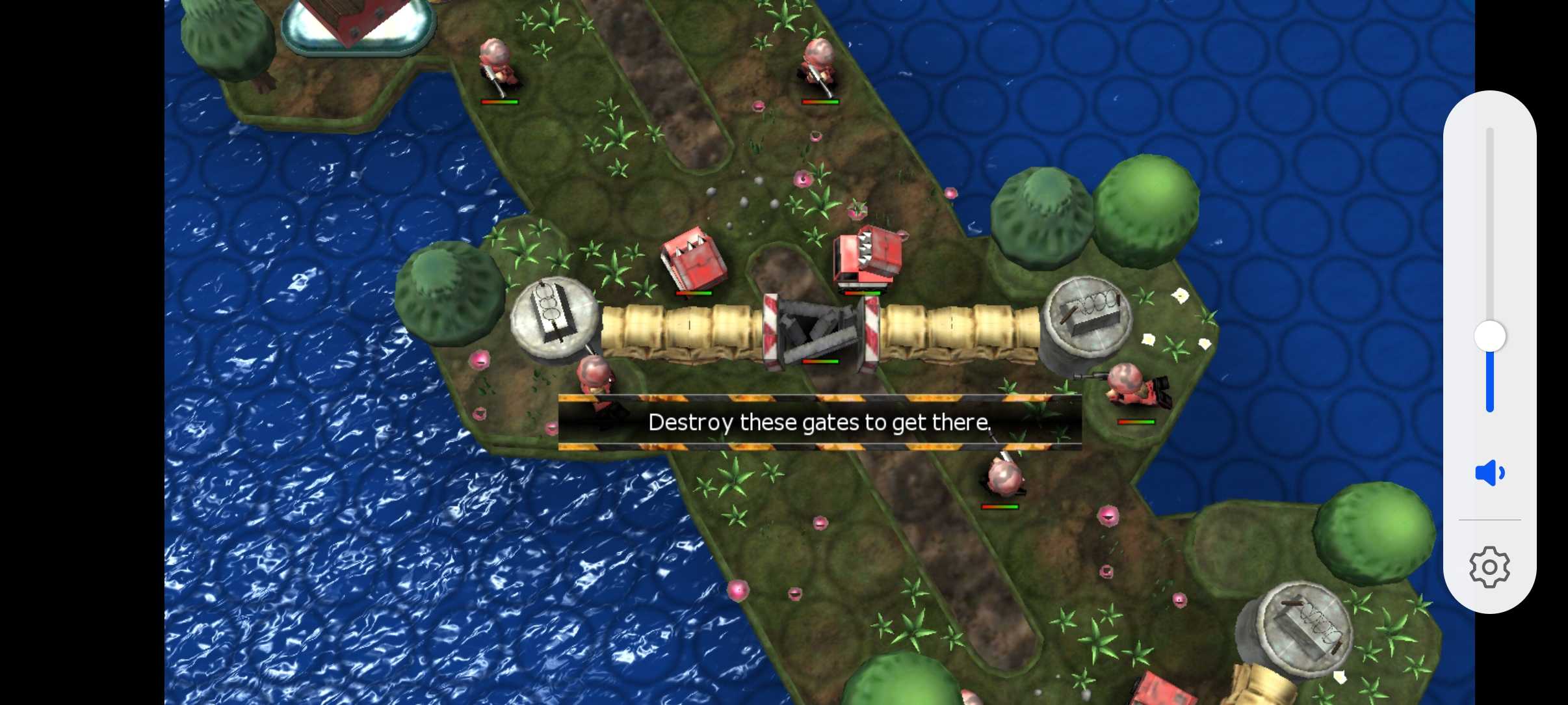Mute audio with the speaker icon
This screenshot has height=705, width=1568.
[1489, 473]
